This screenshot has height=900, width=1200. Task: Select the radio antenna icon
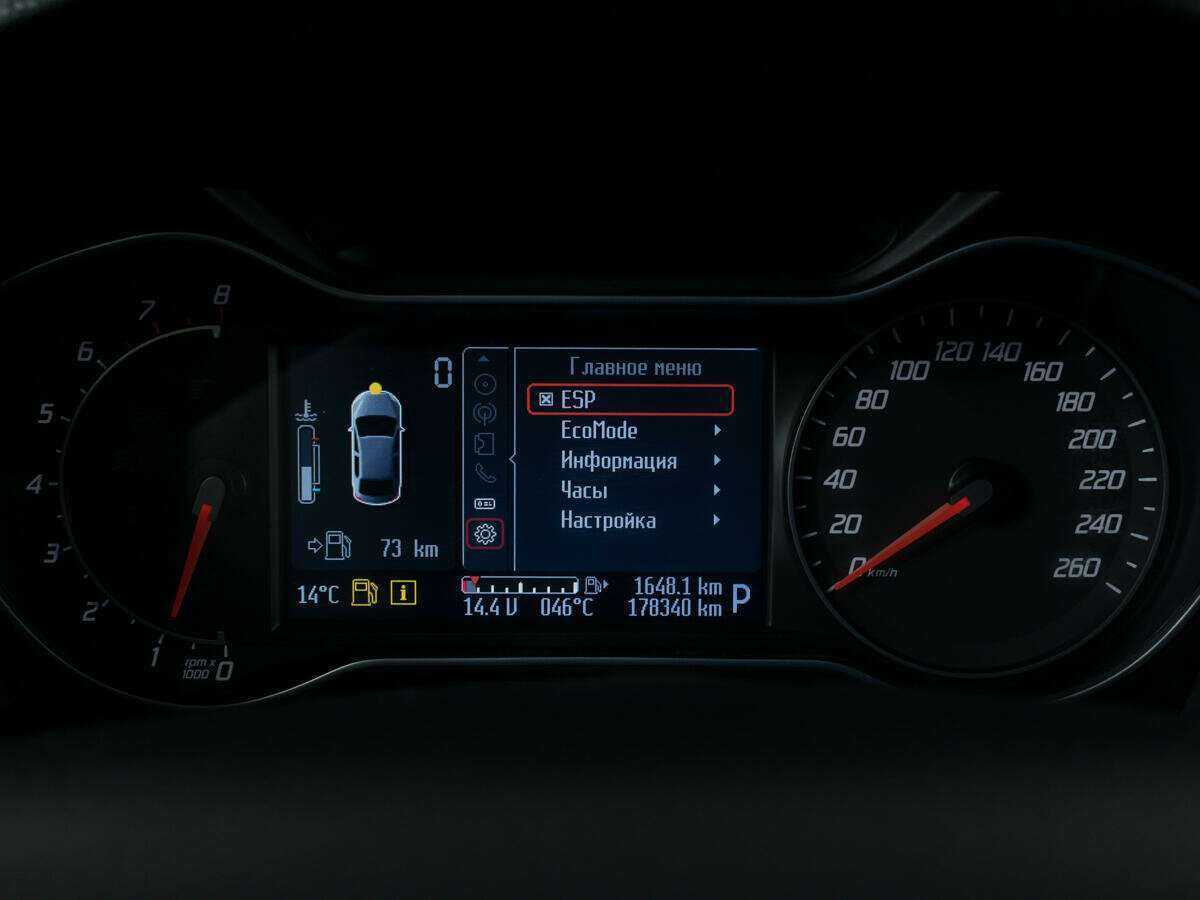485,413
